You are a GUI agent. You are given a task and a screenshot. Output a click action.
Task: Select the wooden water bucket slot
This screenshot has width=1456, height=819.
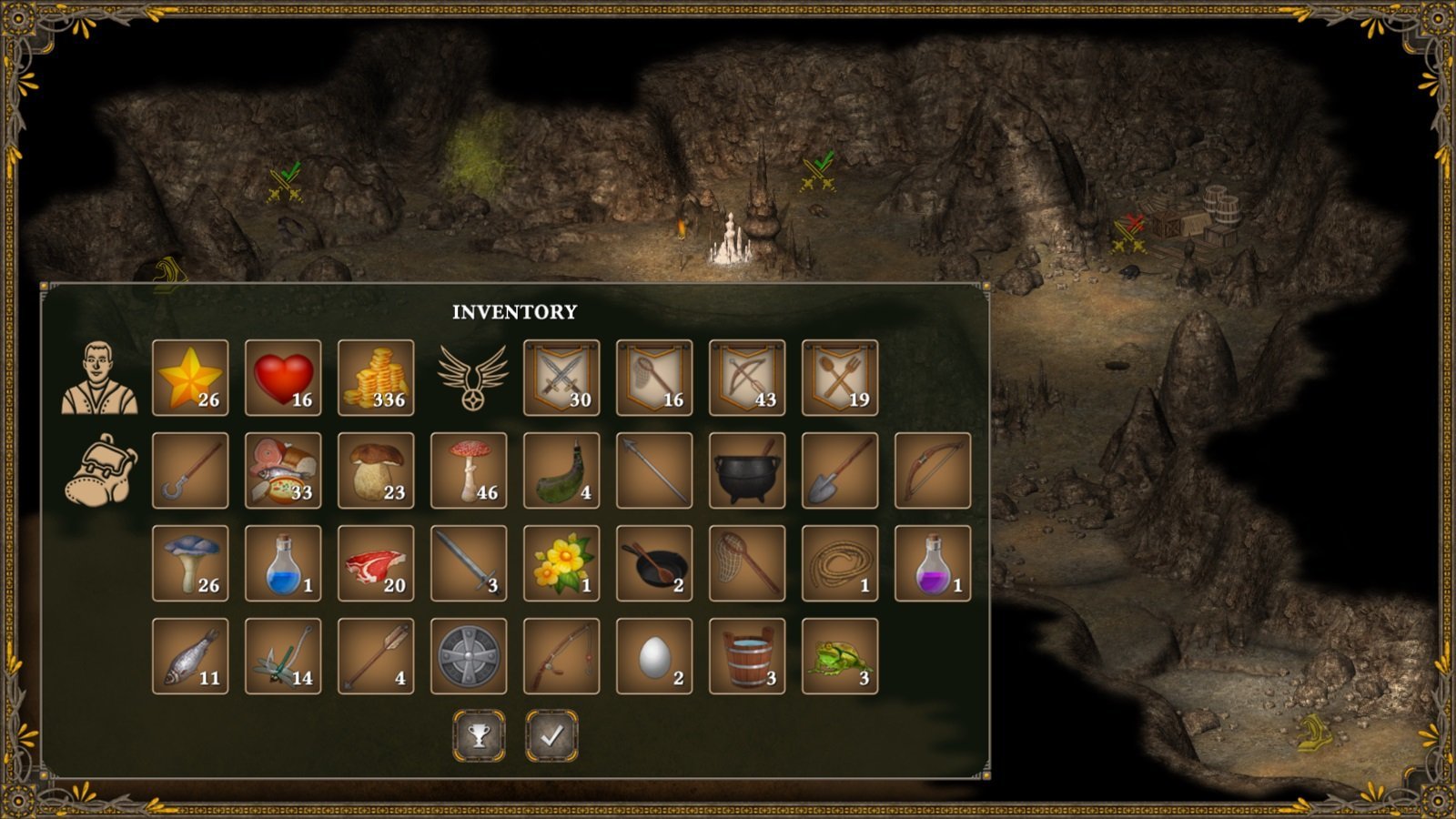(747, 656)
